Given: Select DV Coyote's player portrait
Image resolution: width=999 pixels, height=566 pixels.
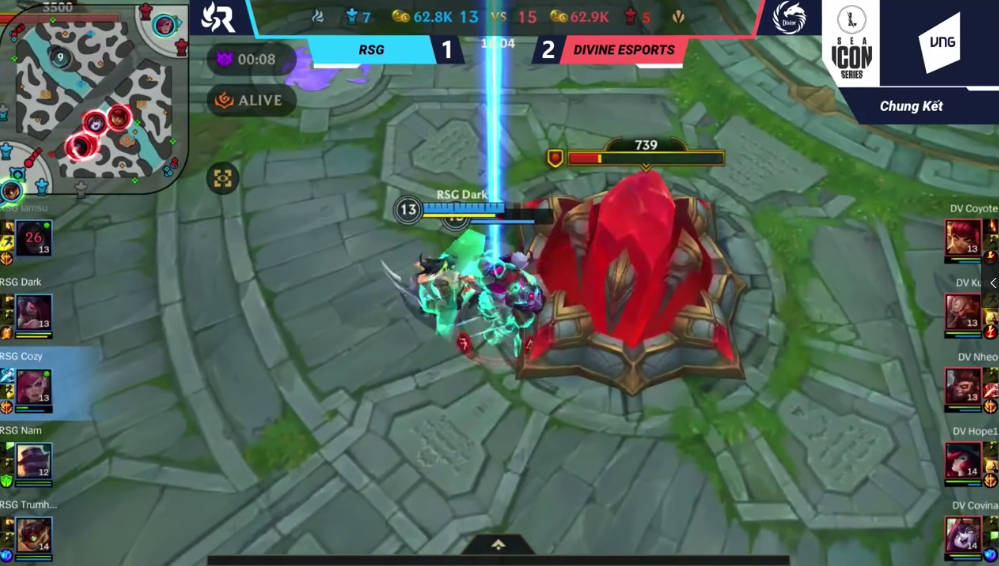Looking at the screenshot, I should (x=963, y=239).
